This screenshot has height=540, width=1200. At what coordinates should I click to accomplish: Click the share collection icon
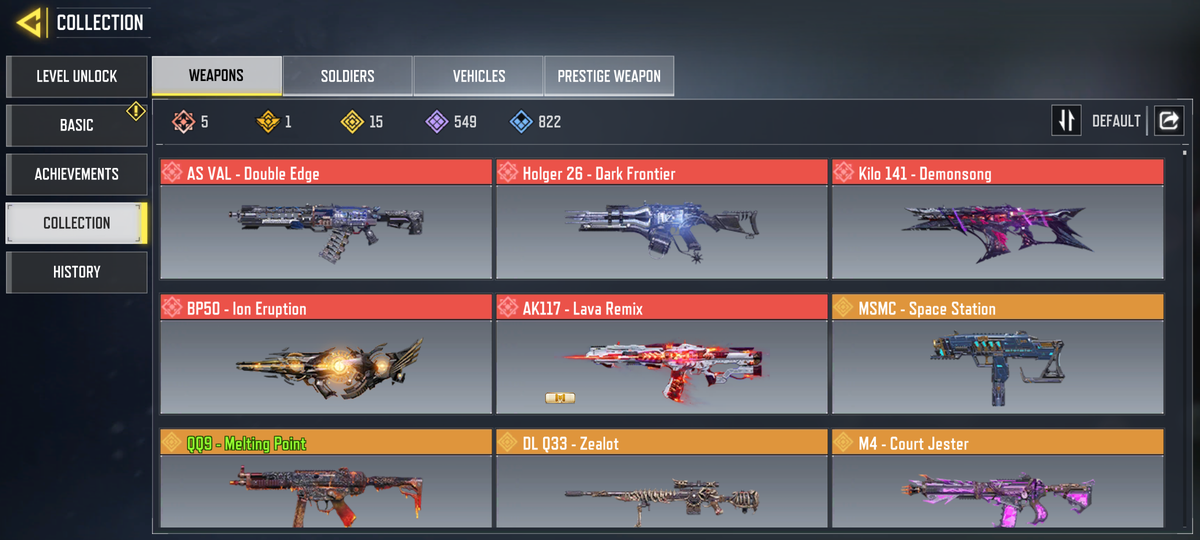[x=1168, y=121]
